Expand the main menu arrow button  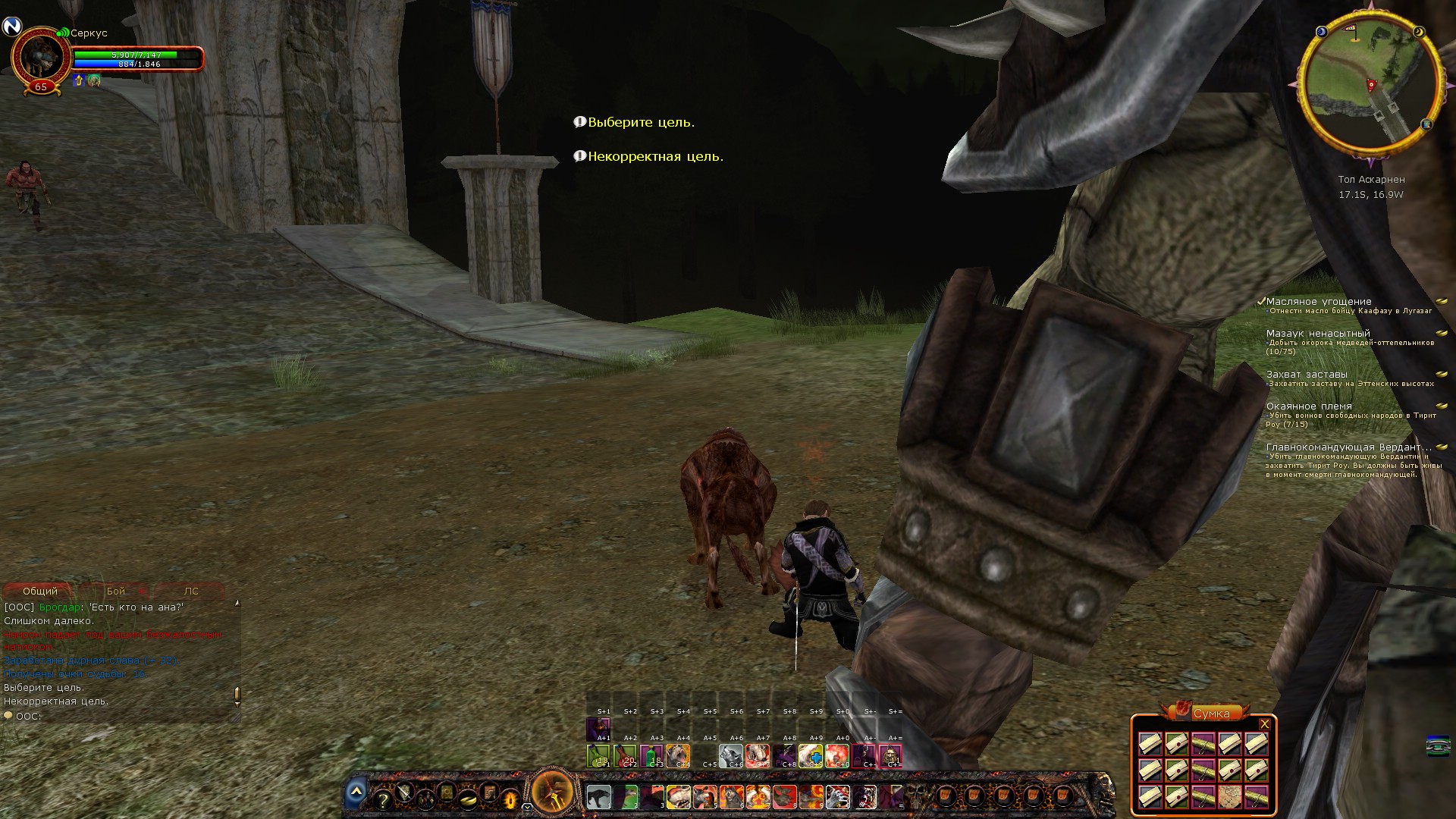pos(356,792)
